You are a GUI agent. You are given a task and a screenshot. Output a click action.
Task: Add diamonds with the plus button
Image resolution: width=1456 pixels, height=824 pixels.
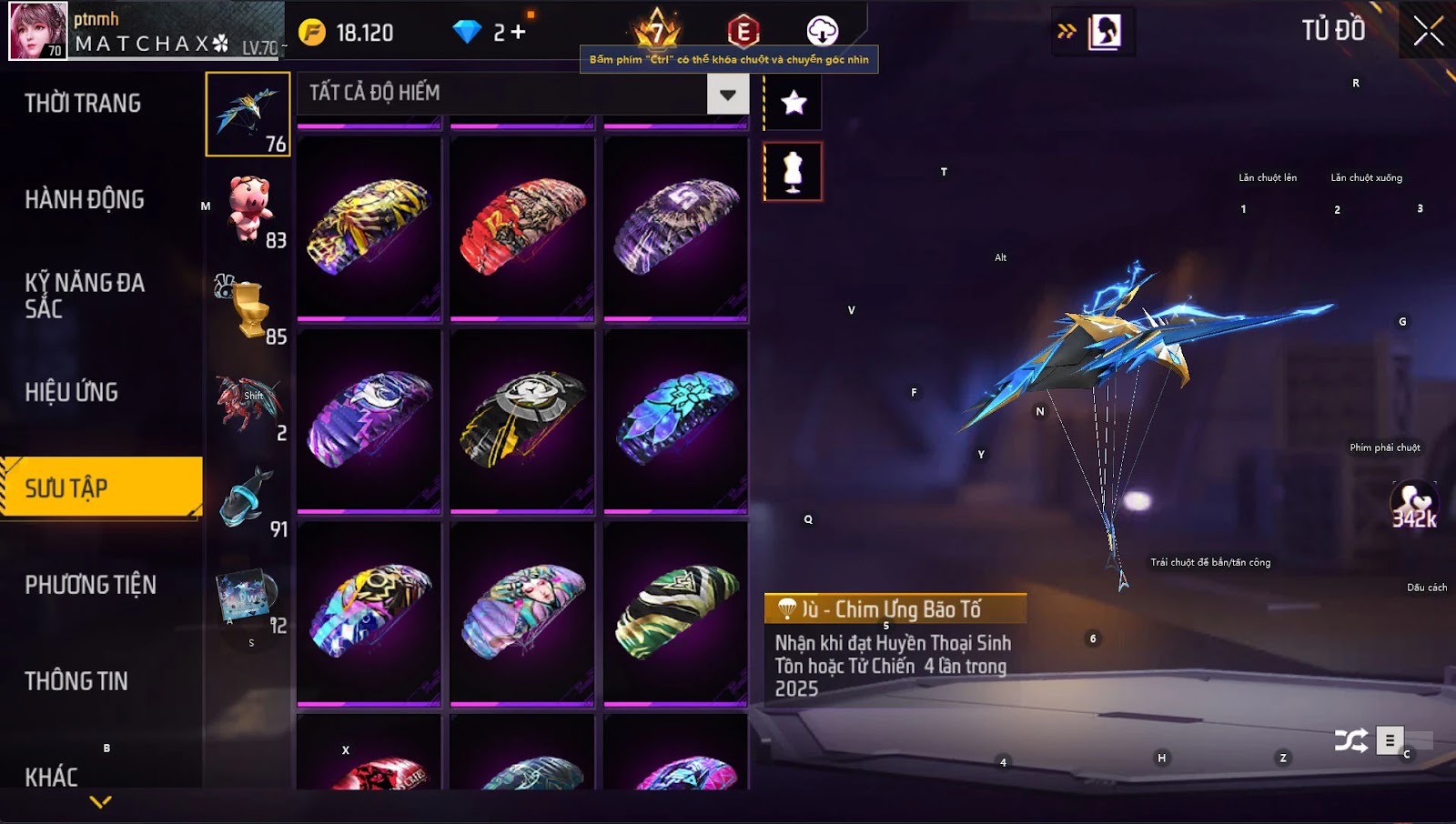518,33
